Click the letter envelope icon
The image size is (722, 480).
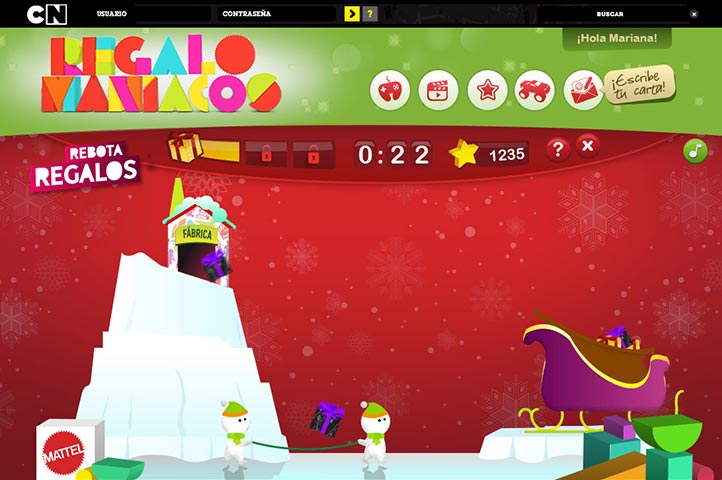[x=583, y=90]
